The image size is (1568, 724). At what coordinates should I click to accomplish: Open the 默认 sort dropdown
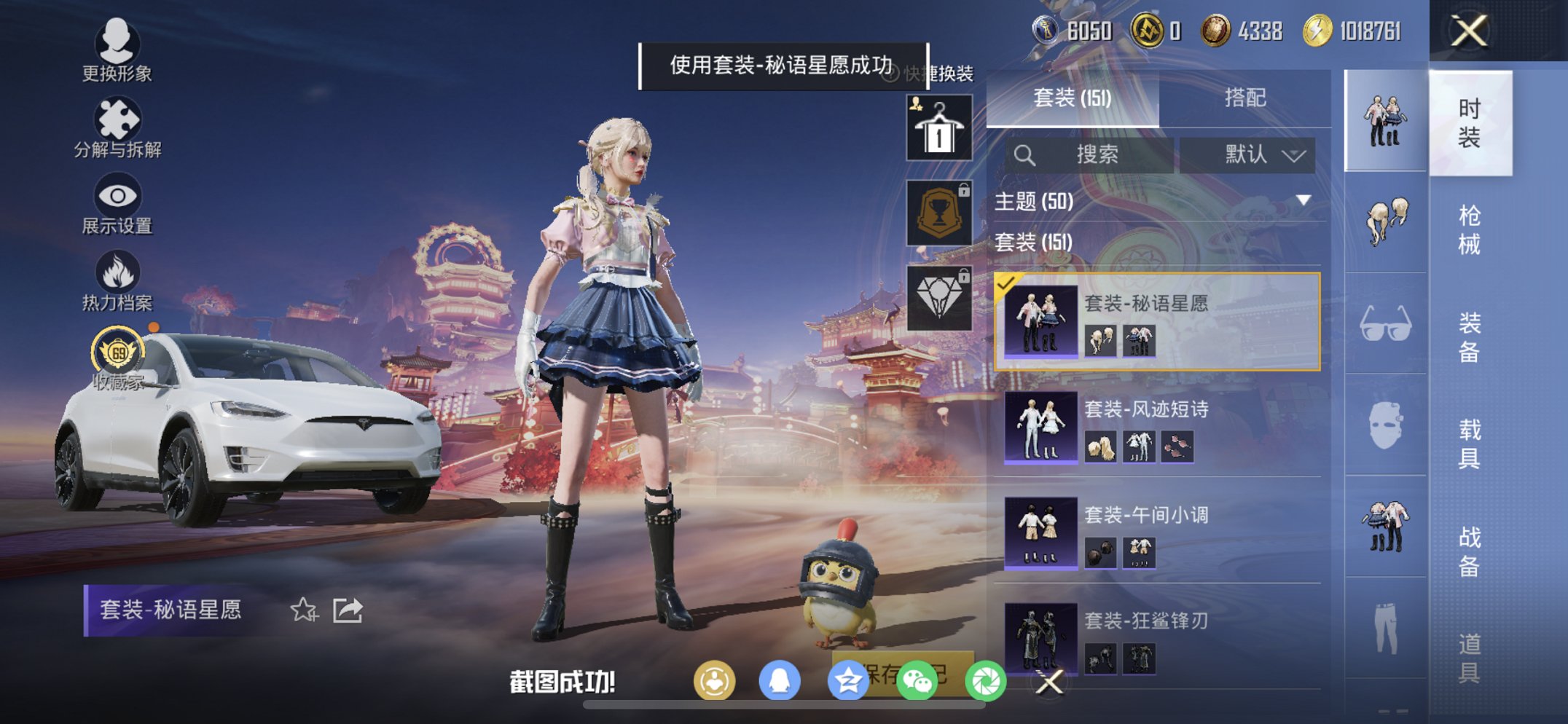point(1251,154)
